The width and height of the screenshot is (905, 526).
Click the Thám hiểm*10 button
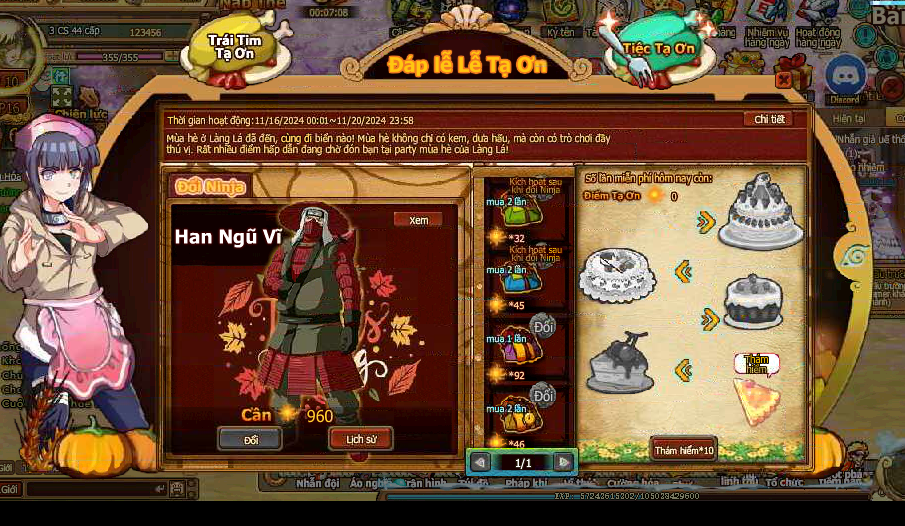point(684,449)
